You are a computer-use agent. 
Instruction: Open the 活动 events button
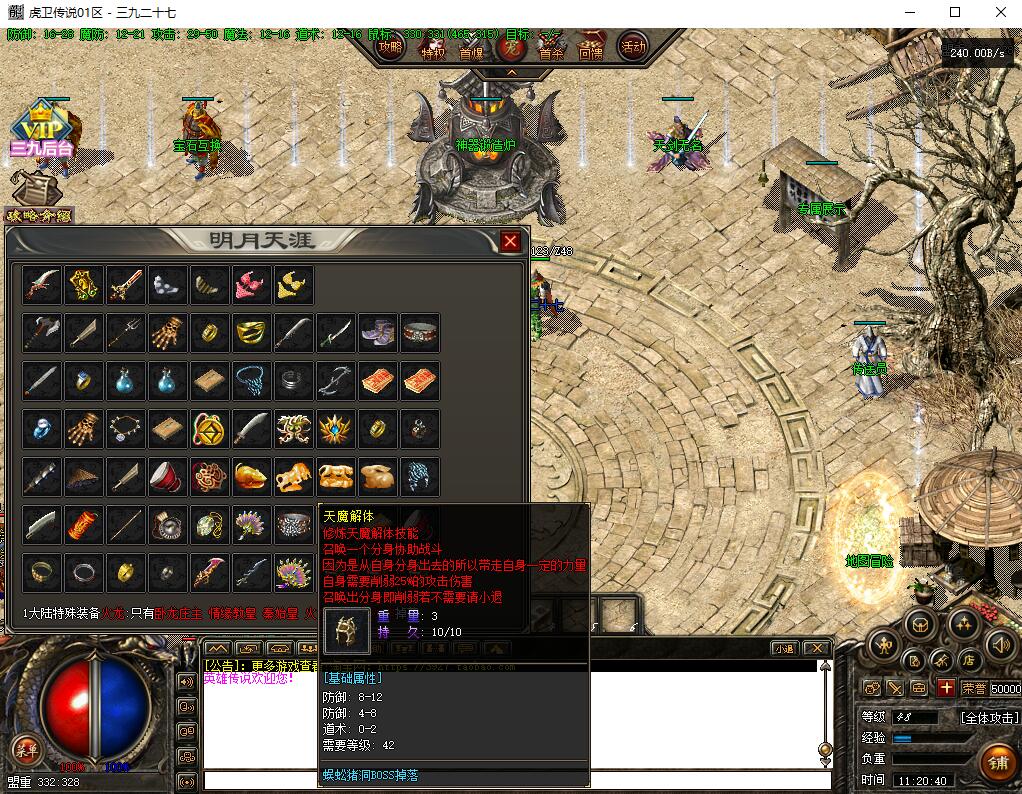coord(632,46)
